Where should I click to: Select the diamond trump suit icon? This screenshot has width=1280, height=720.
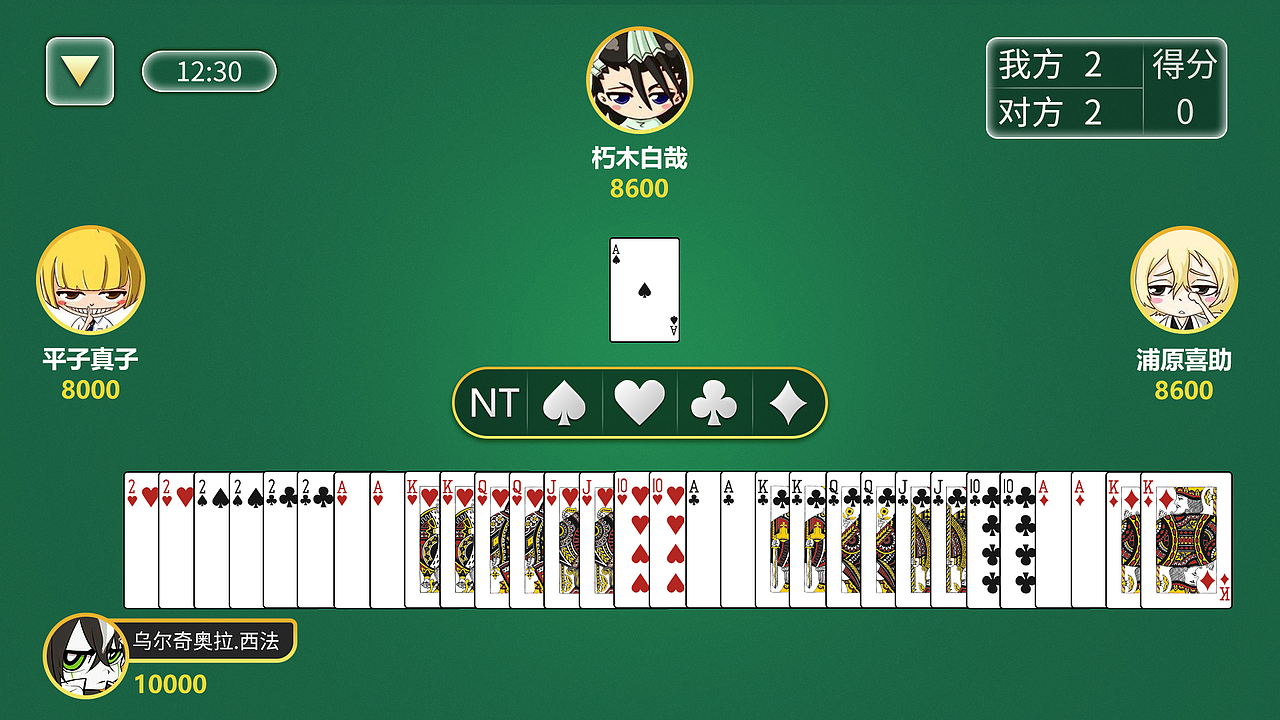(789, 403)
